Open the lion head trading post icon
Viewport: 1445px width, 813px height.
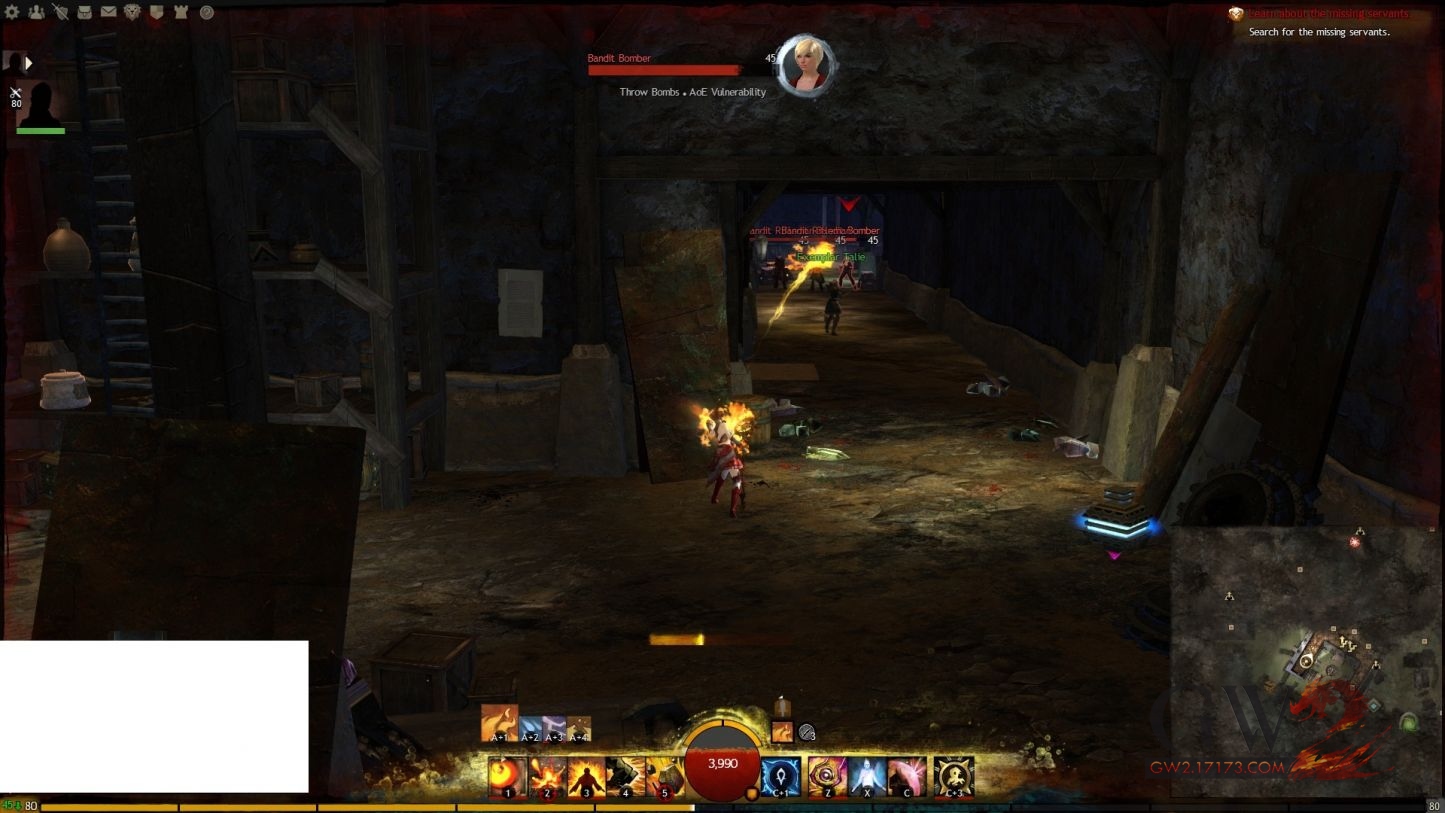click(x=132, y=12)
